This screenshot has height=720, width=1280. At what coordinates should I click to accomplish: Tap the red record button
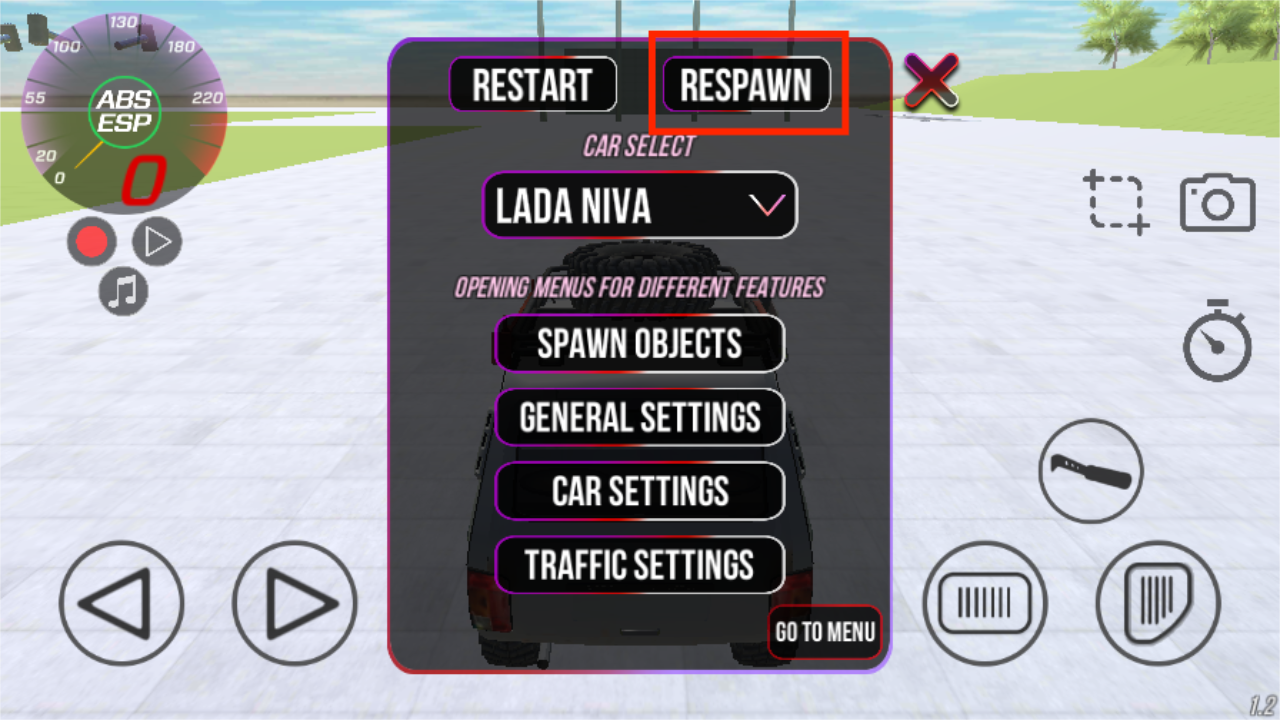pos(92,242)
